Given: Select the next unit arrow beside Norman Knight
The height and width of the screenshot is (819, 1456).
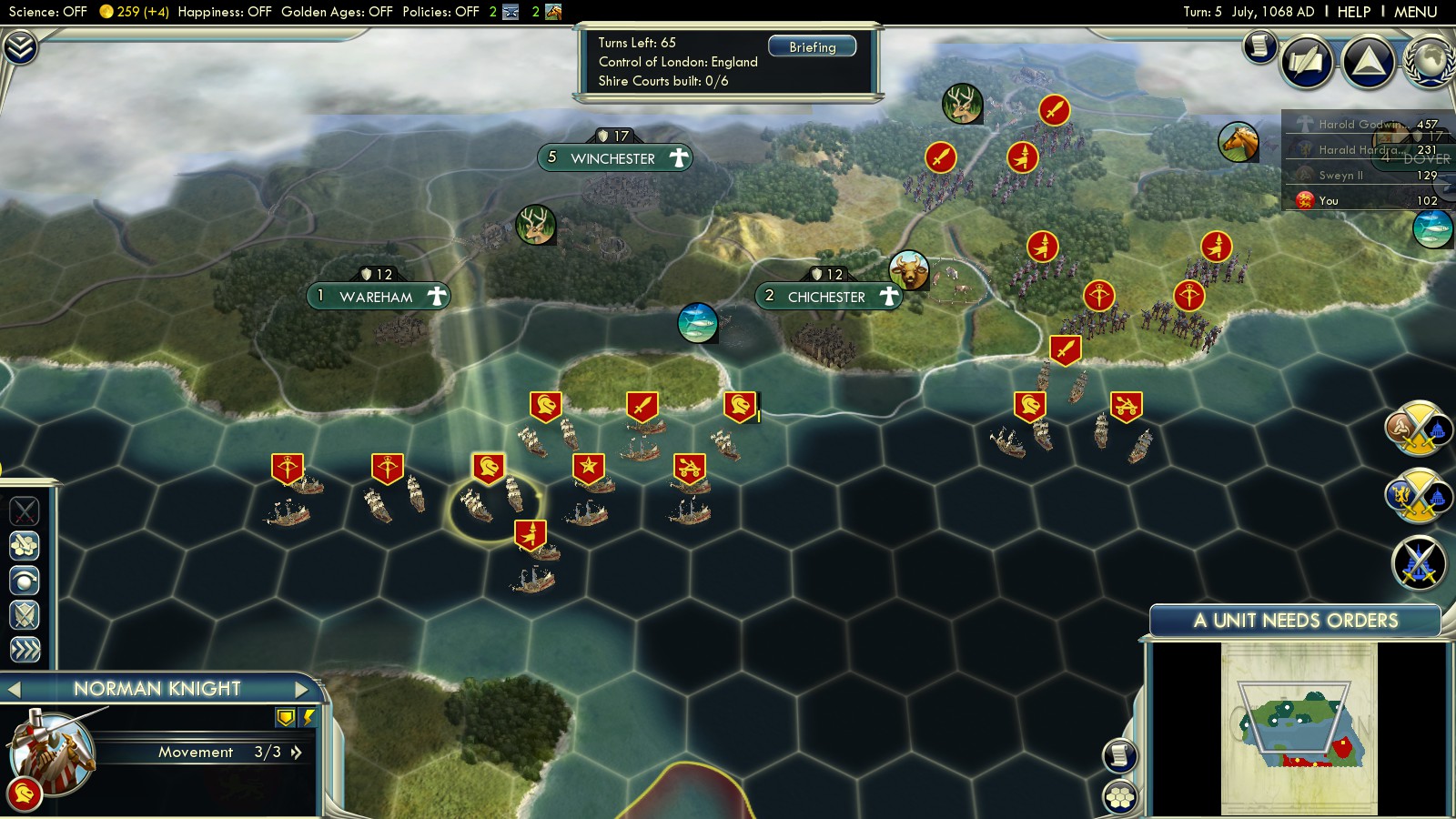Looking at the screenshot, I should point(301,689).
